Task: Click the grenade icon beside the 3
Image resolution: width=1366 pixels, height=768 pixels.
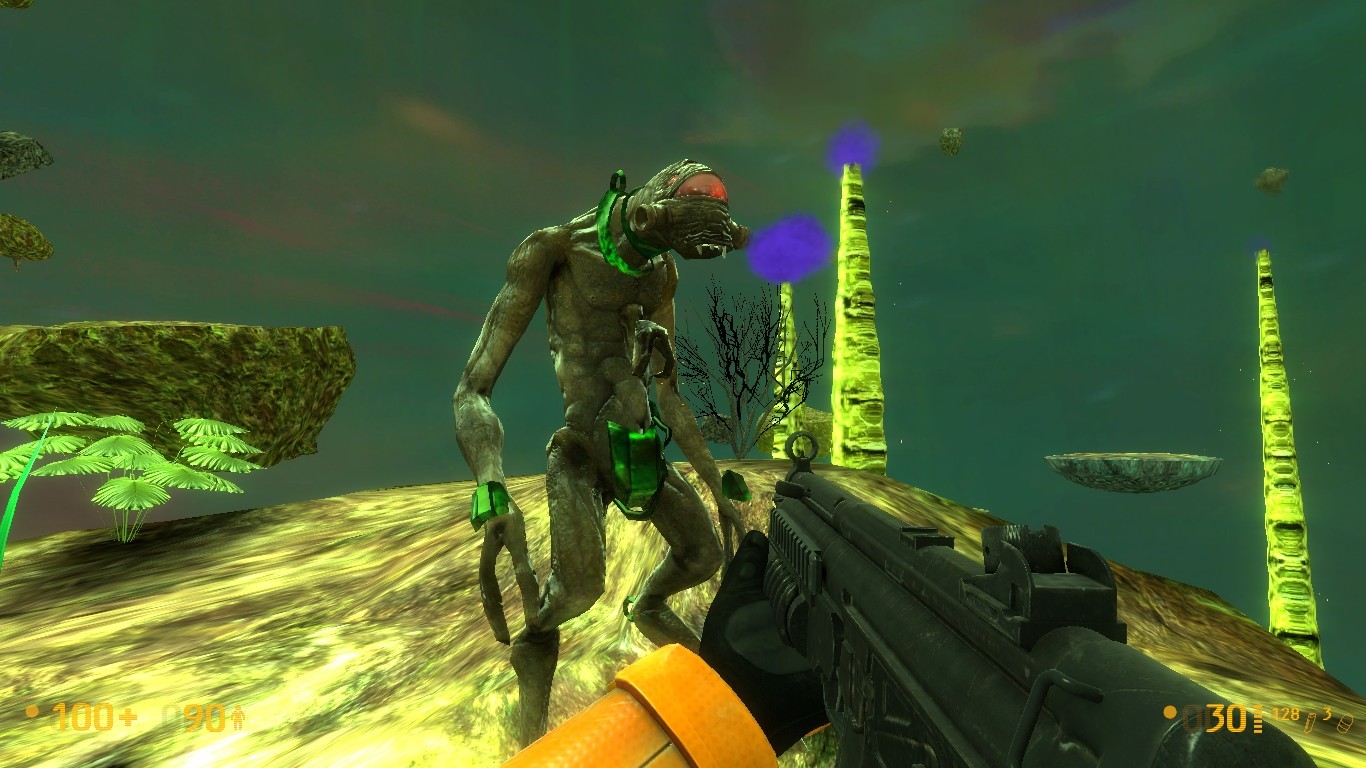Action: click(x=1343, y=724)
